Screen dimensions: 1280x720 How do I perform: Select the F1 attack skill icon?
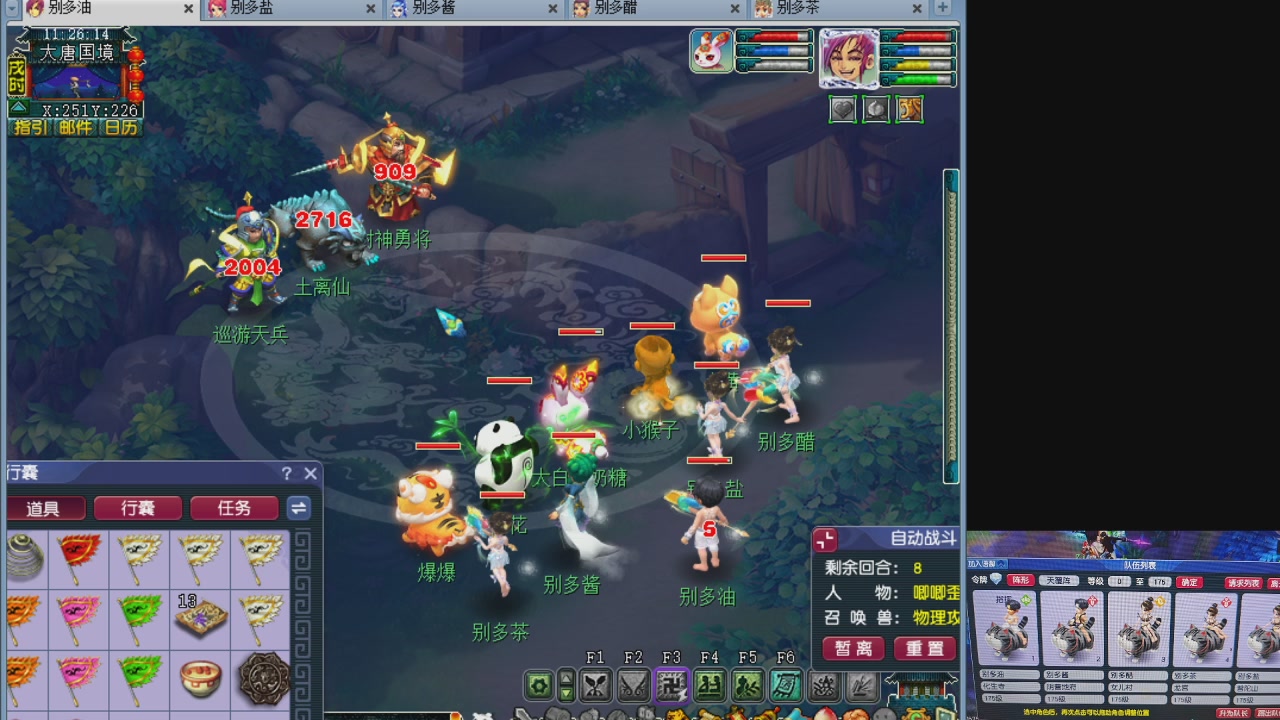pos(595,685)
